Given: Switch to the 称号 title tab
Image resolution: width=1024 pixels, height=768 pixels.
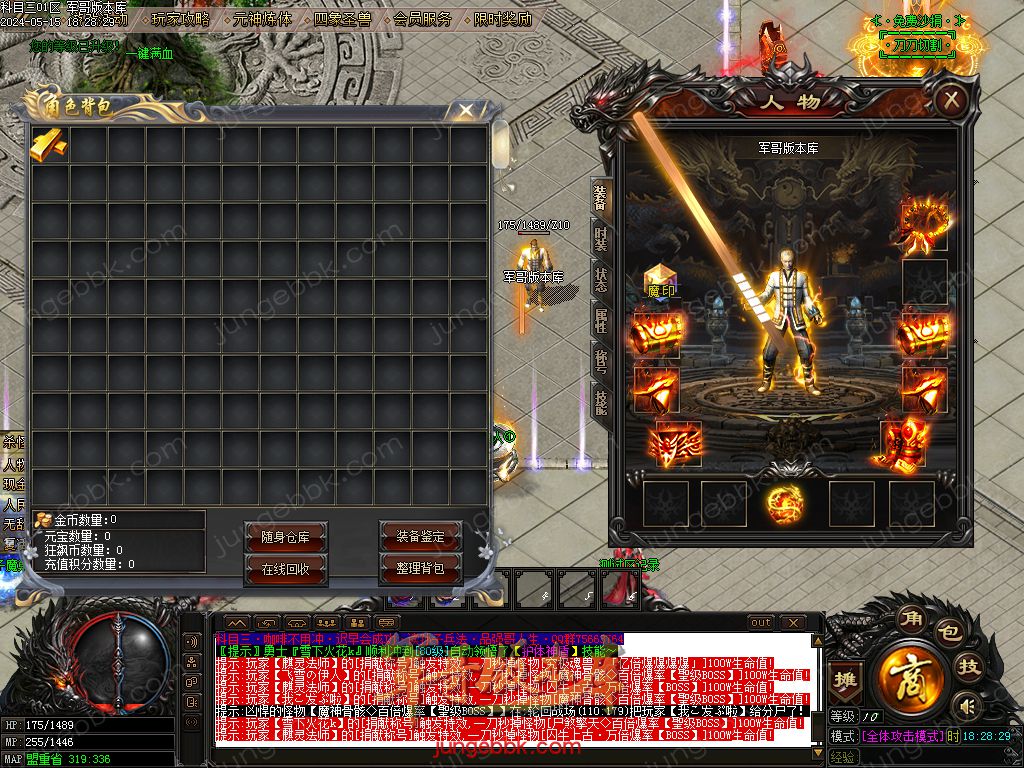Looking at the screenshot, I should pyautogui.click(x=600, y=360).
